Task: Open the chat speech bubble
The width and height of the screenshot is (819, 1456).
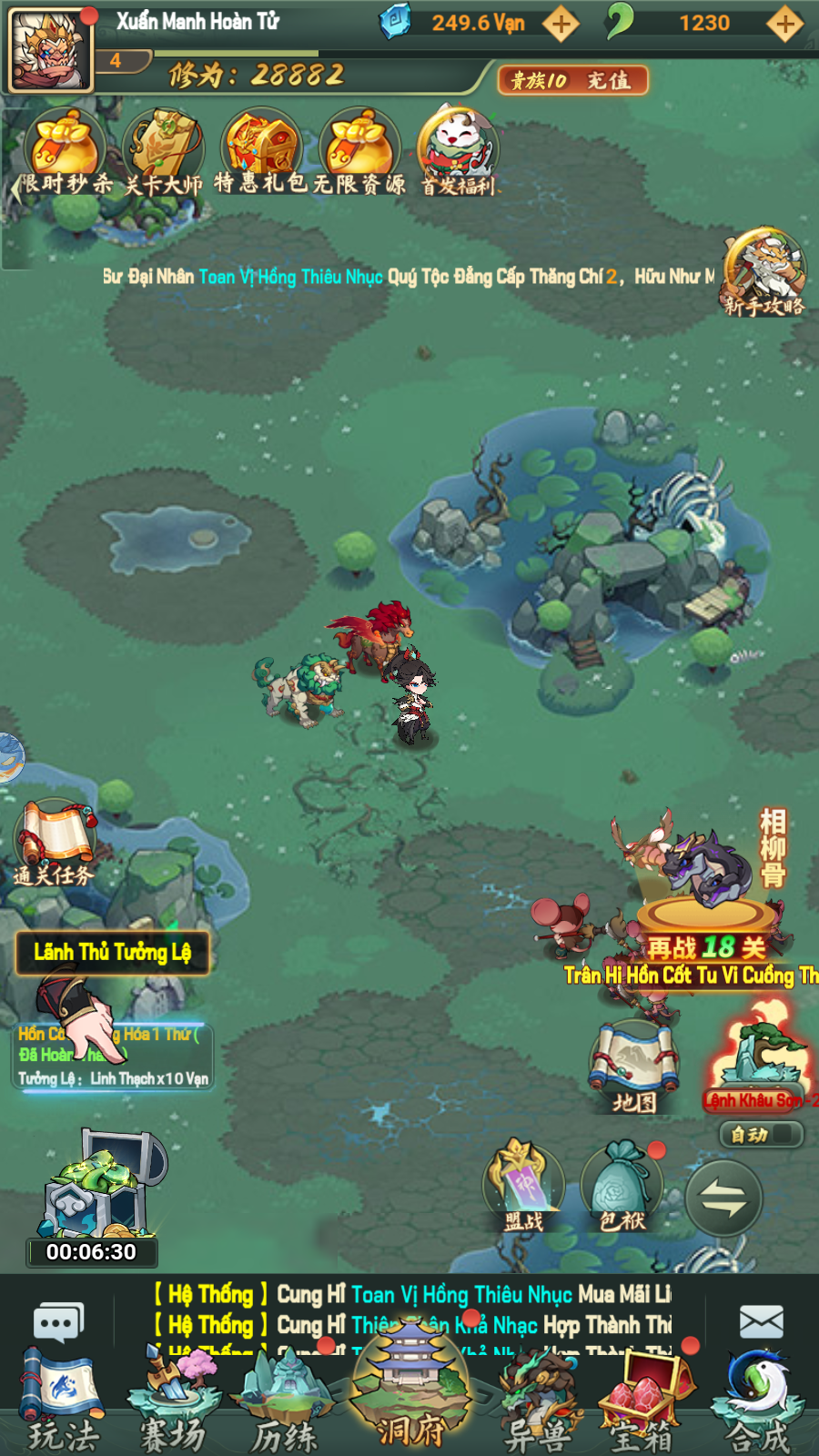Action: pyautogui.click(x=58, y=1321)
